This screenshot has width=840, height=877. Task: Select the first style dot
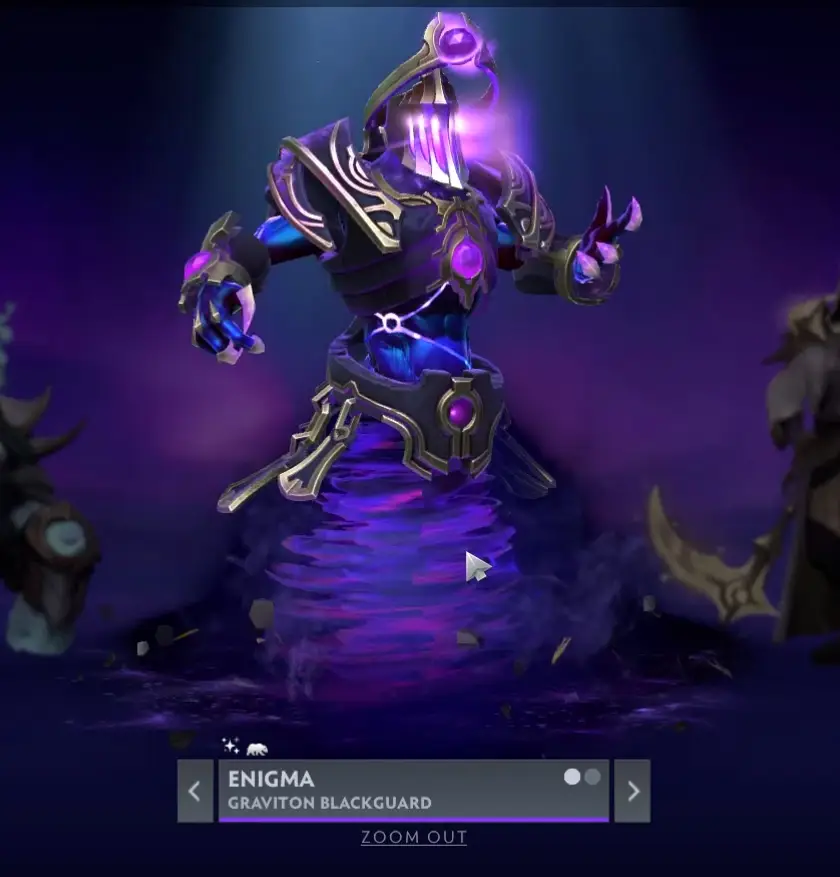click(x=573, y=777)
